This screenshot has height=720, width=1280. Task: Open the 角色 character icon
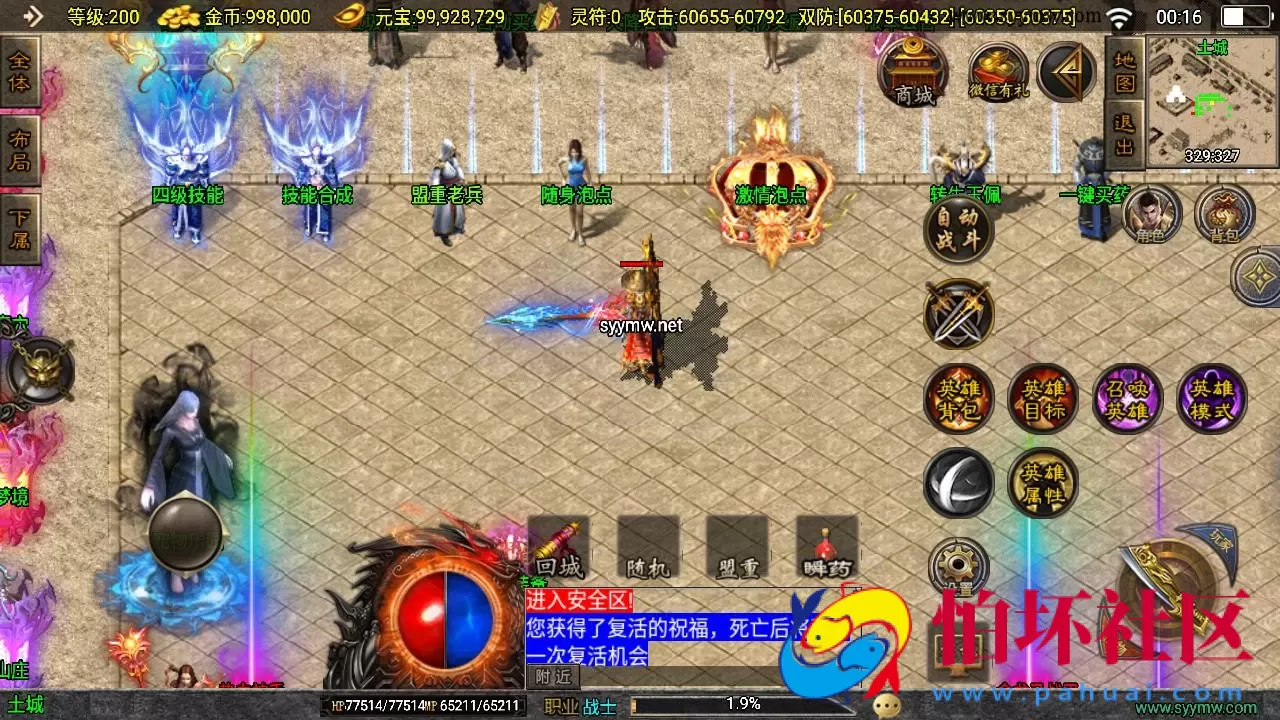(x=1152, y=213)
